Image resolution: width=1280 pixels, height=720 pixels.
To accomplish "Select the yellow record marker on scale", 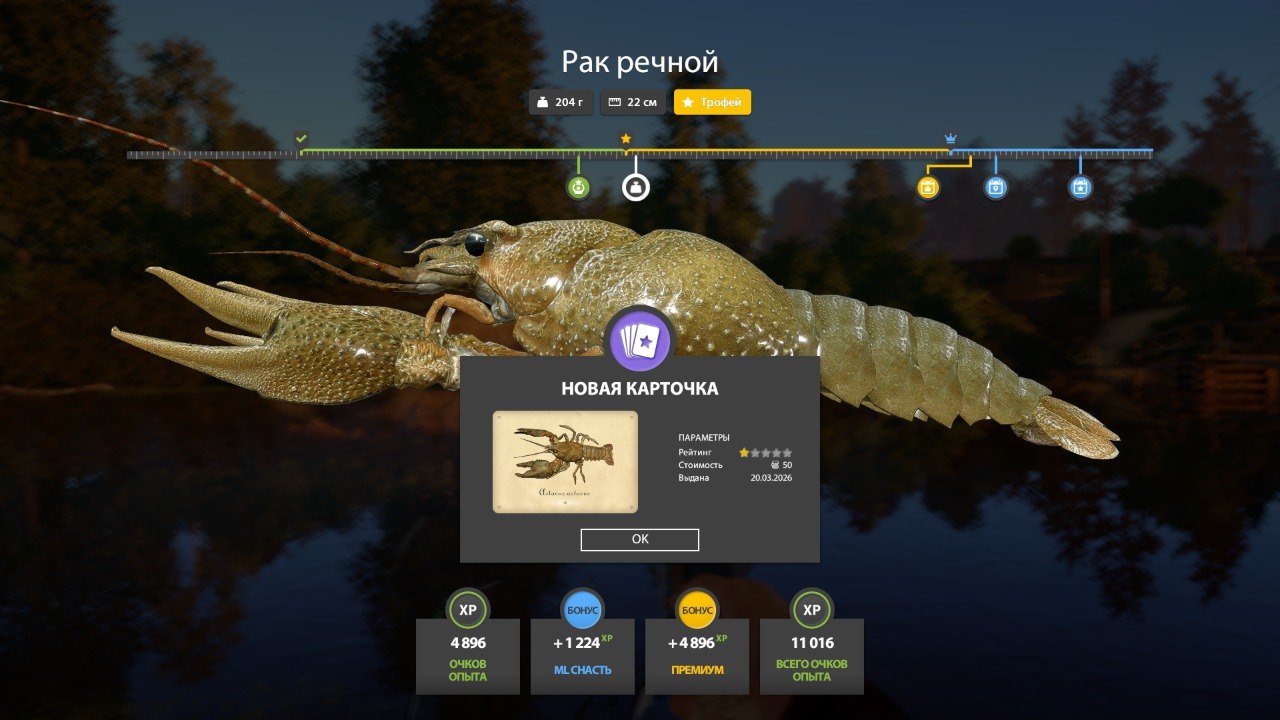I will click(928, 187).
